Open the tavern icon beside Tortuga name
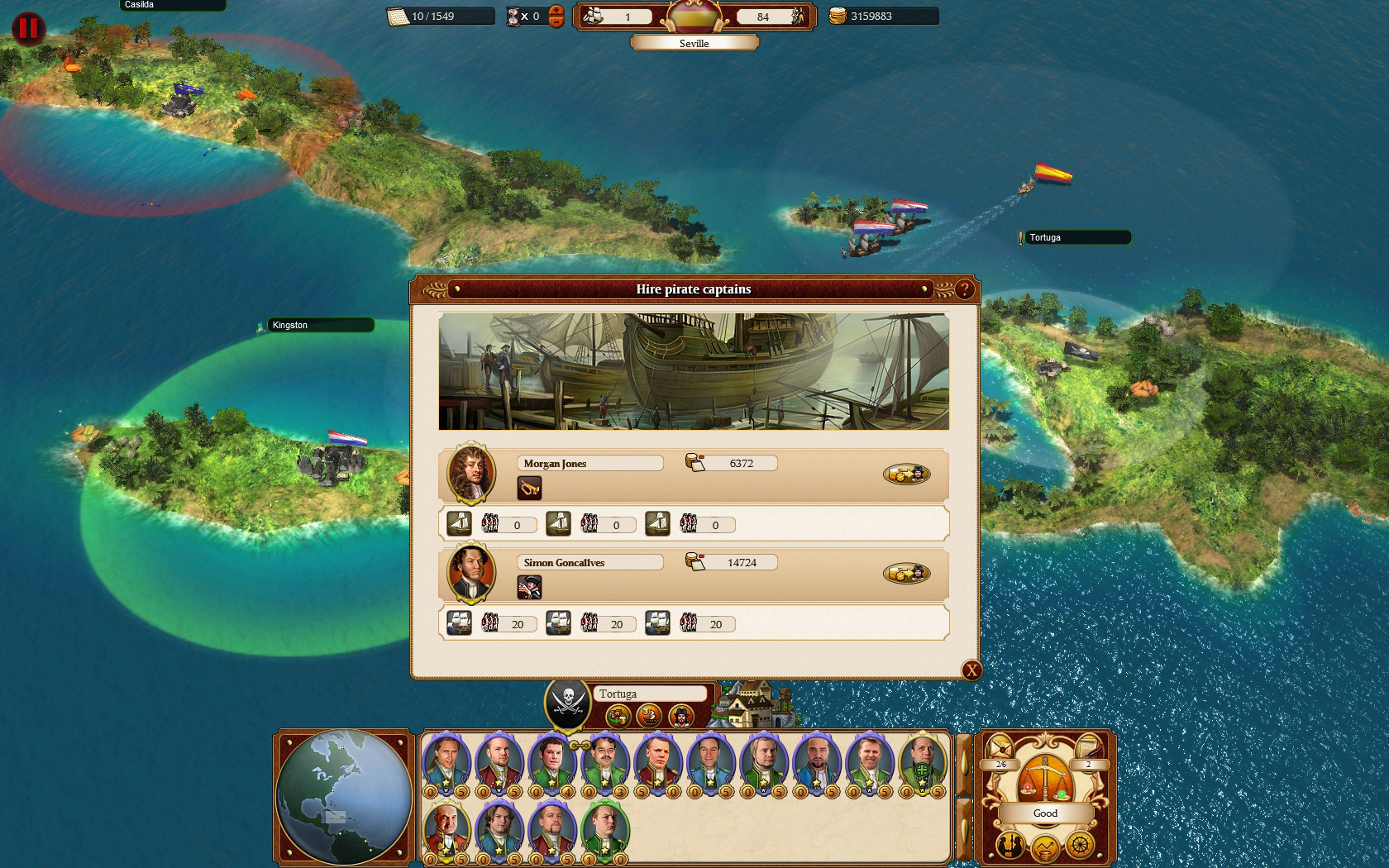This screenshot has height=868, width=1389. point(649,716)
